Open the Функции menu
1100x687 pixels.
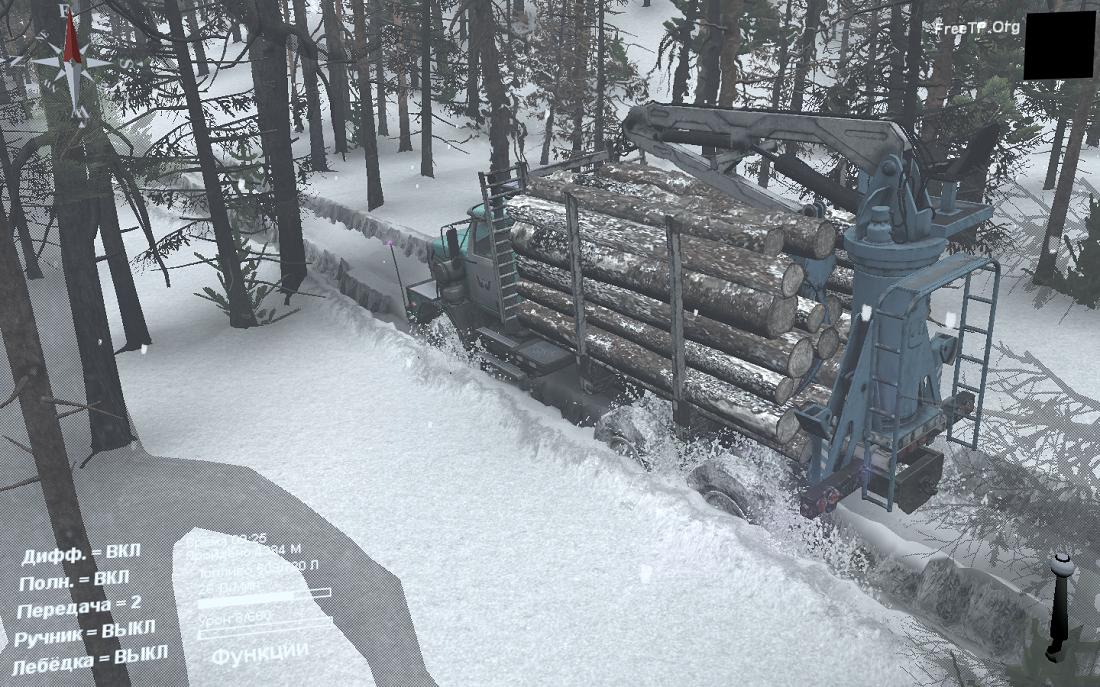click(259, 652)
